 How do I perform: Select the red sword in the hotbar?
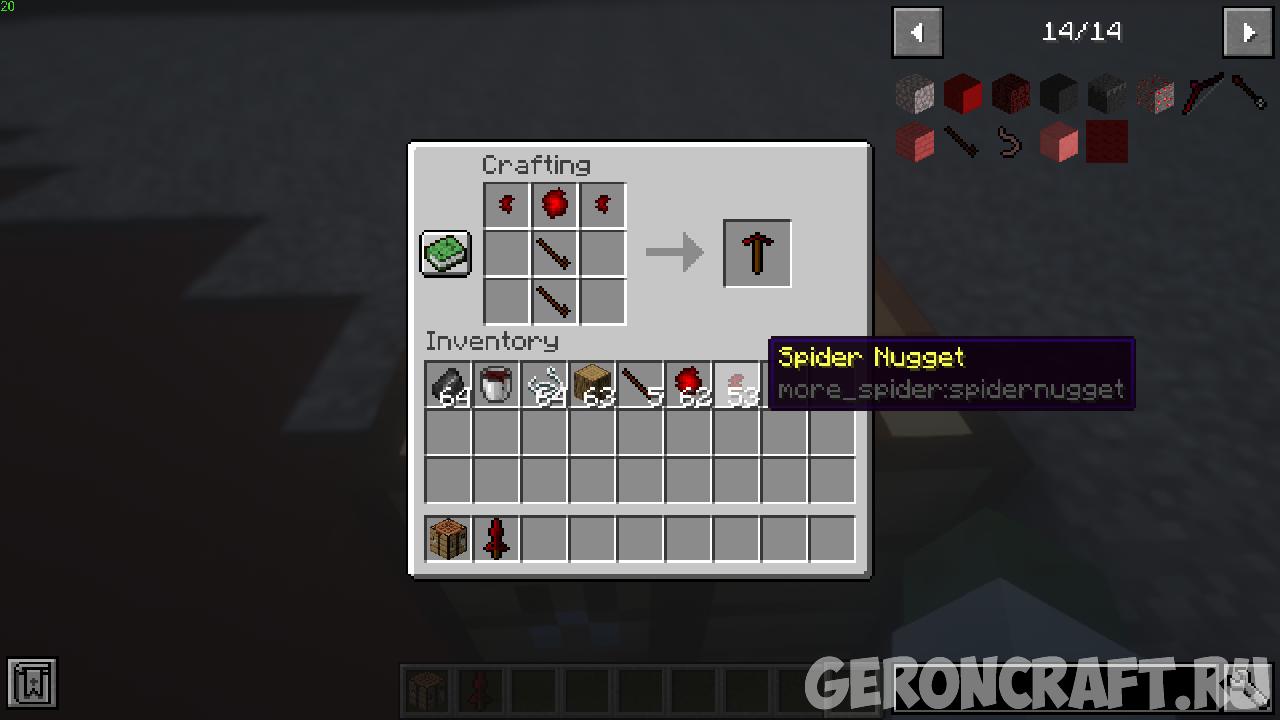point(497,539)
